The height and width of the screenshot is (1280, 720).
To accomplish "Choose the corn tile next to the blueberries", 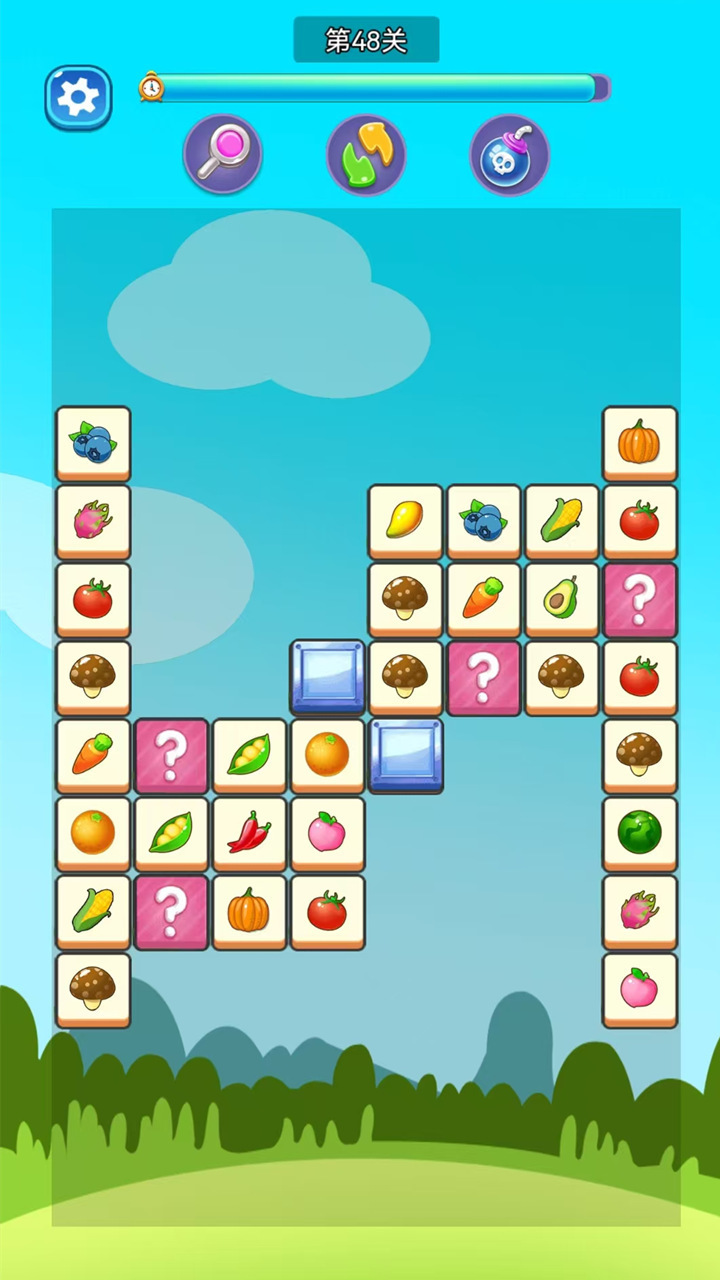I will tap(561, 521).
